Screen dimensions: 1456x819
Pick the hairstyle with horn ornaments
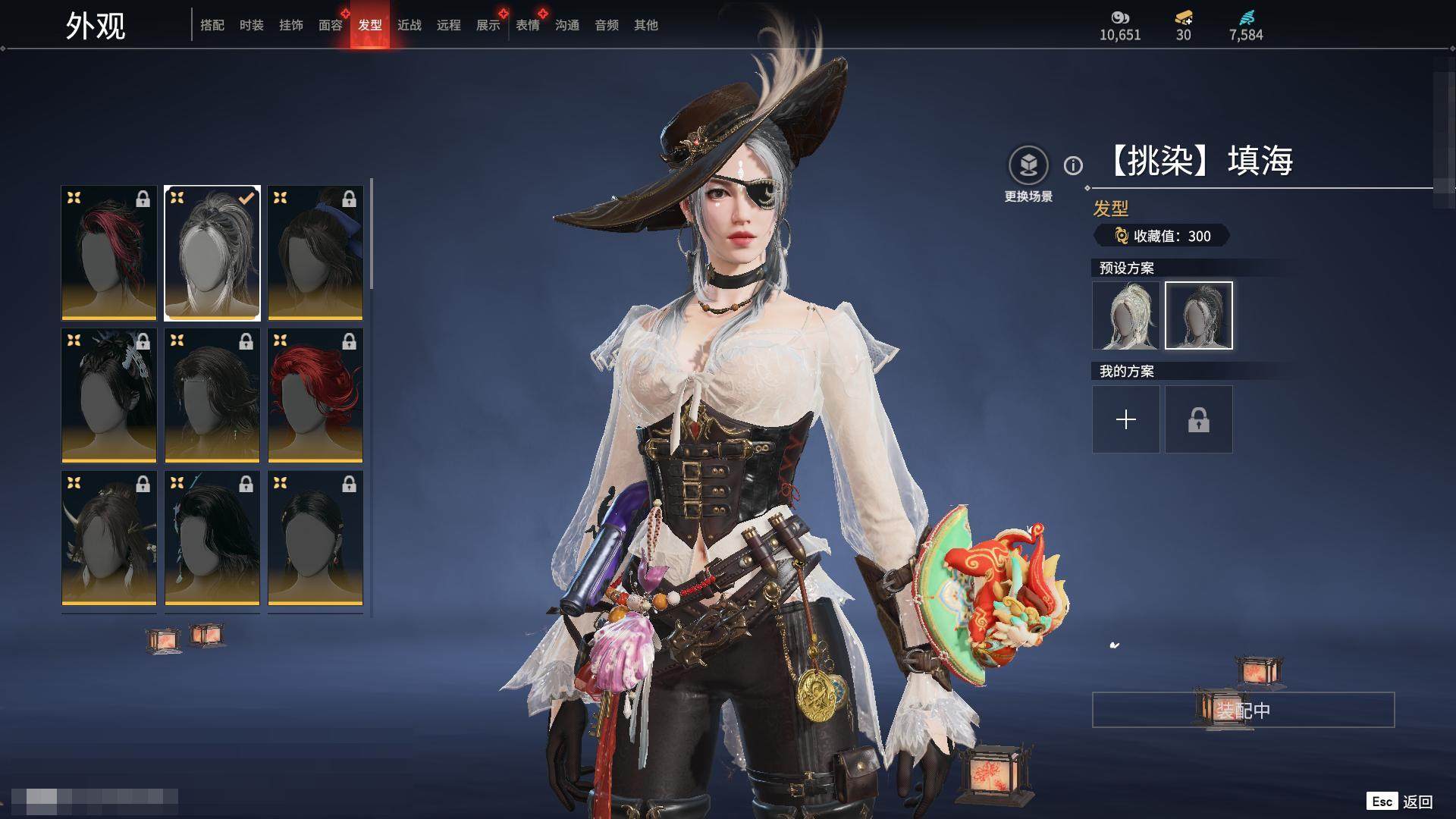click(109, 538)
